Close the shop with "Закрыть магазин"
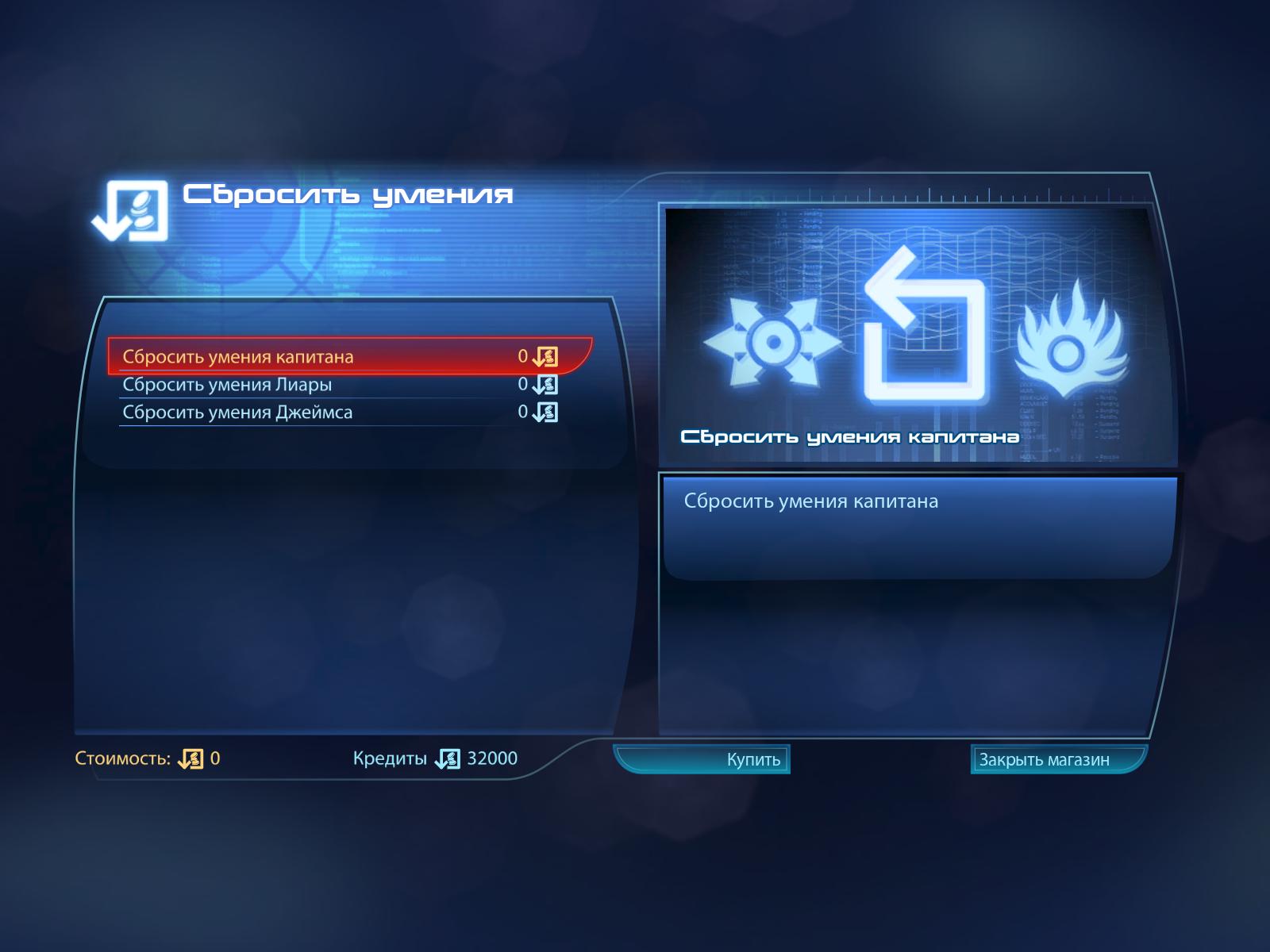The image size is (1270, 952). coord(1057,759)
